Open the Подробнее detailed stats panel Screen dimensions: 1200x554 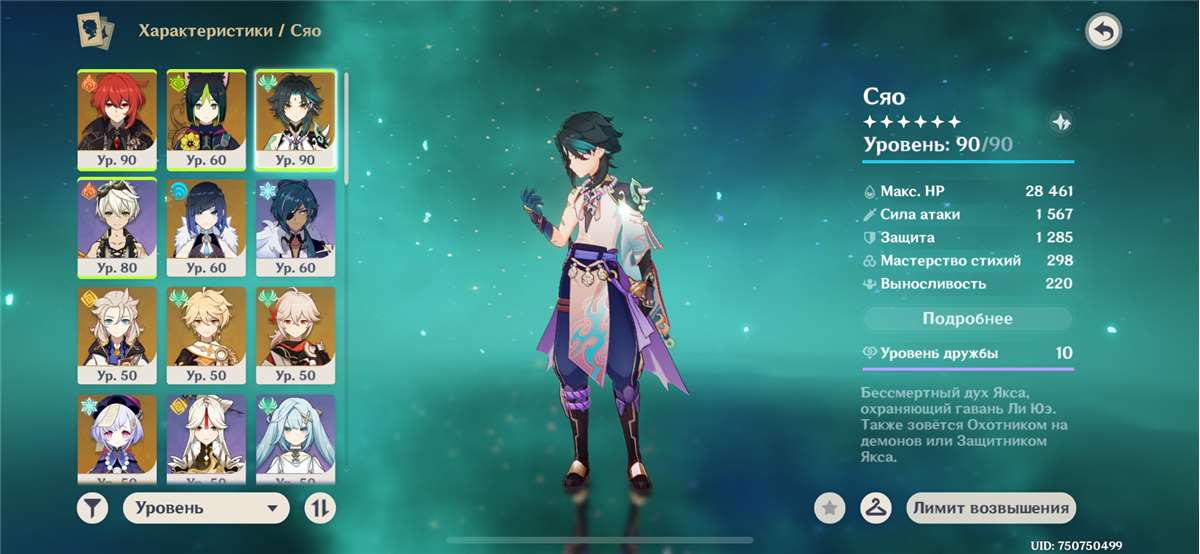[967, 319]
